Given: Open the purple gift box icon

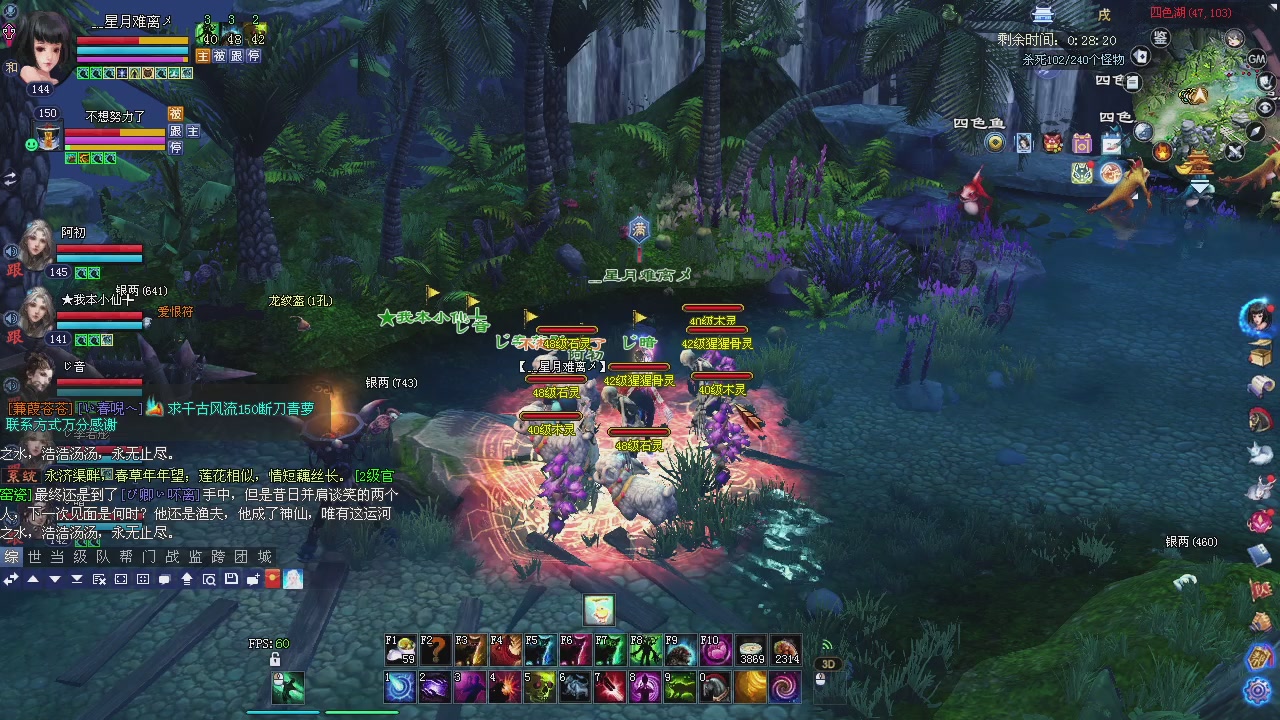Looking at the screenshot, I should (1082, 143).
